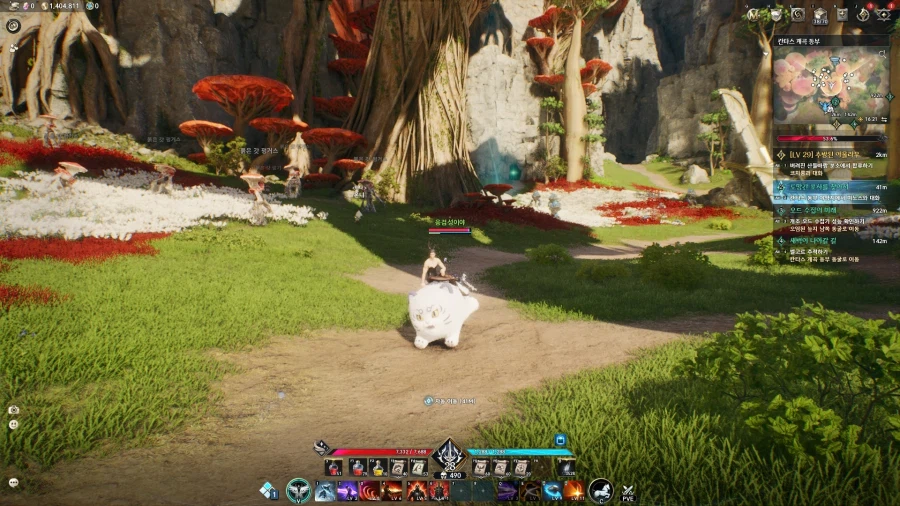Use the yellow potion quick slot
This screenshot has width=900, height=506.
pos(378,467)
